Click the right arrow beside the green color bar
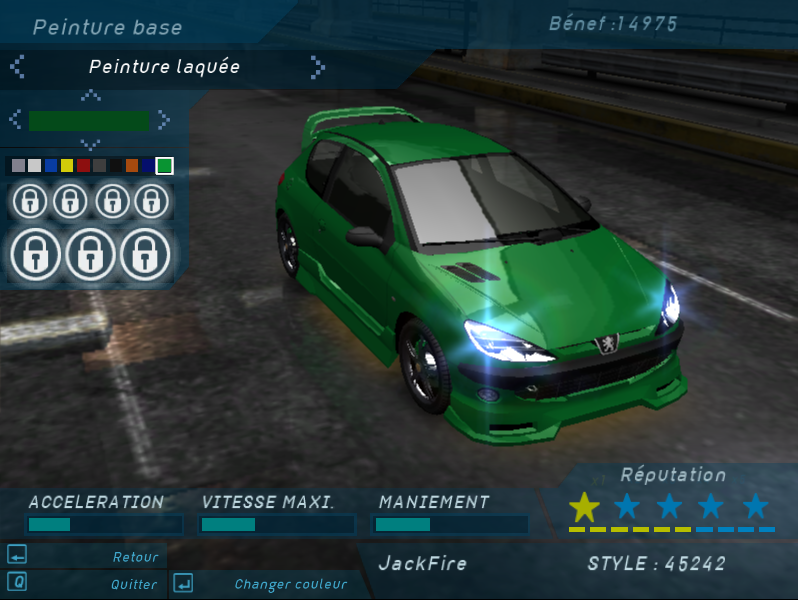 click(x=163, y=120)
